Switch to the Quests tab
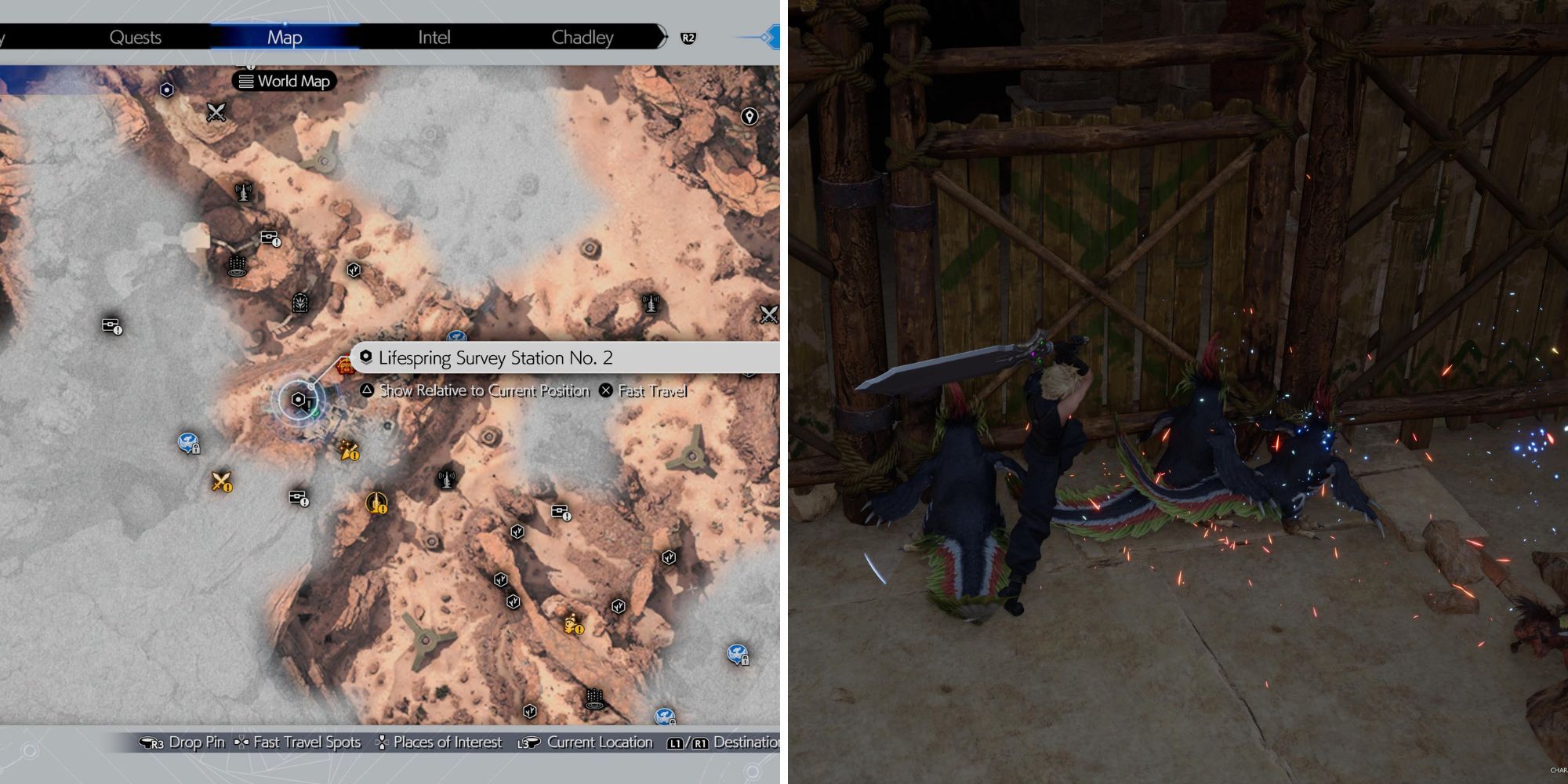The height and width of the screenshot is (784, 1568). [136, 37]
